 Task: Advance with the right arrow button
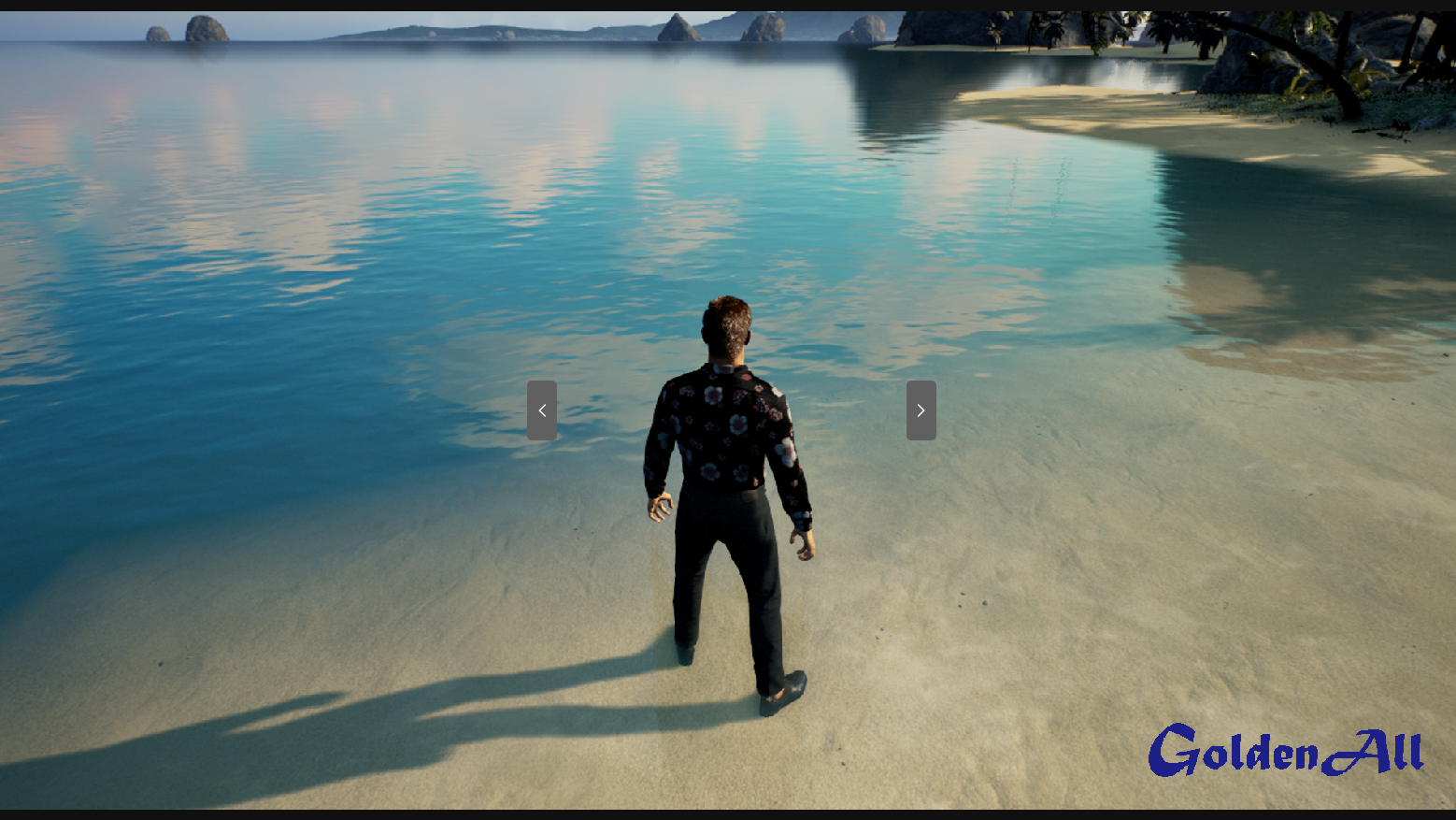(921, 410)
